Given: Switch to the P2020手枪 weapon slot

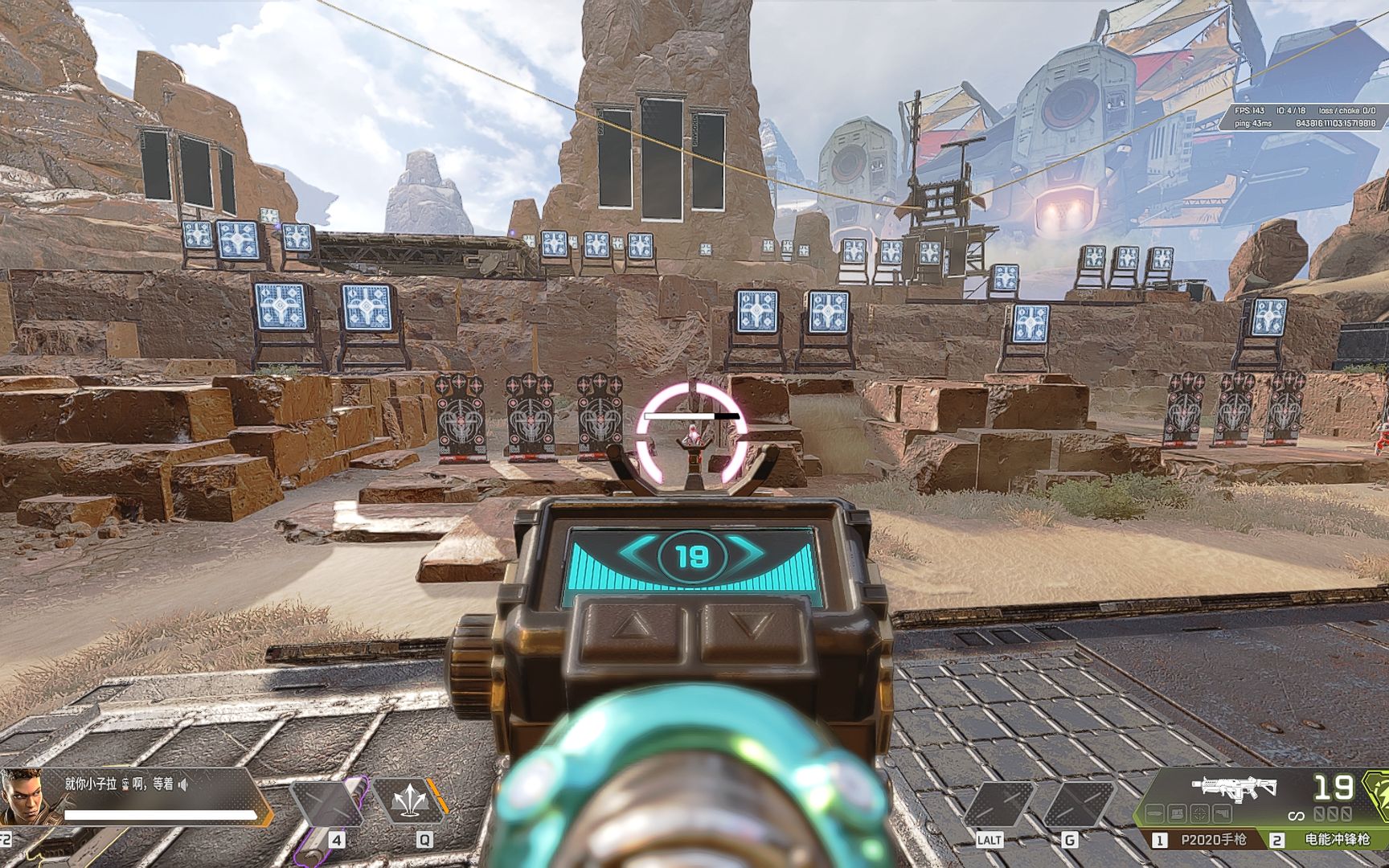Looking at the screenshot, I should click(x=1204, y=840).
